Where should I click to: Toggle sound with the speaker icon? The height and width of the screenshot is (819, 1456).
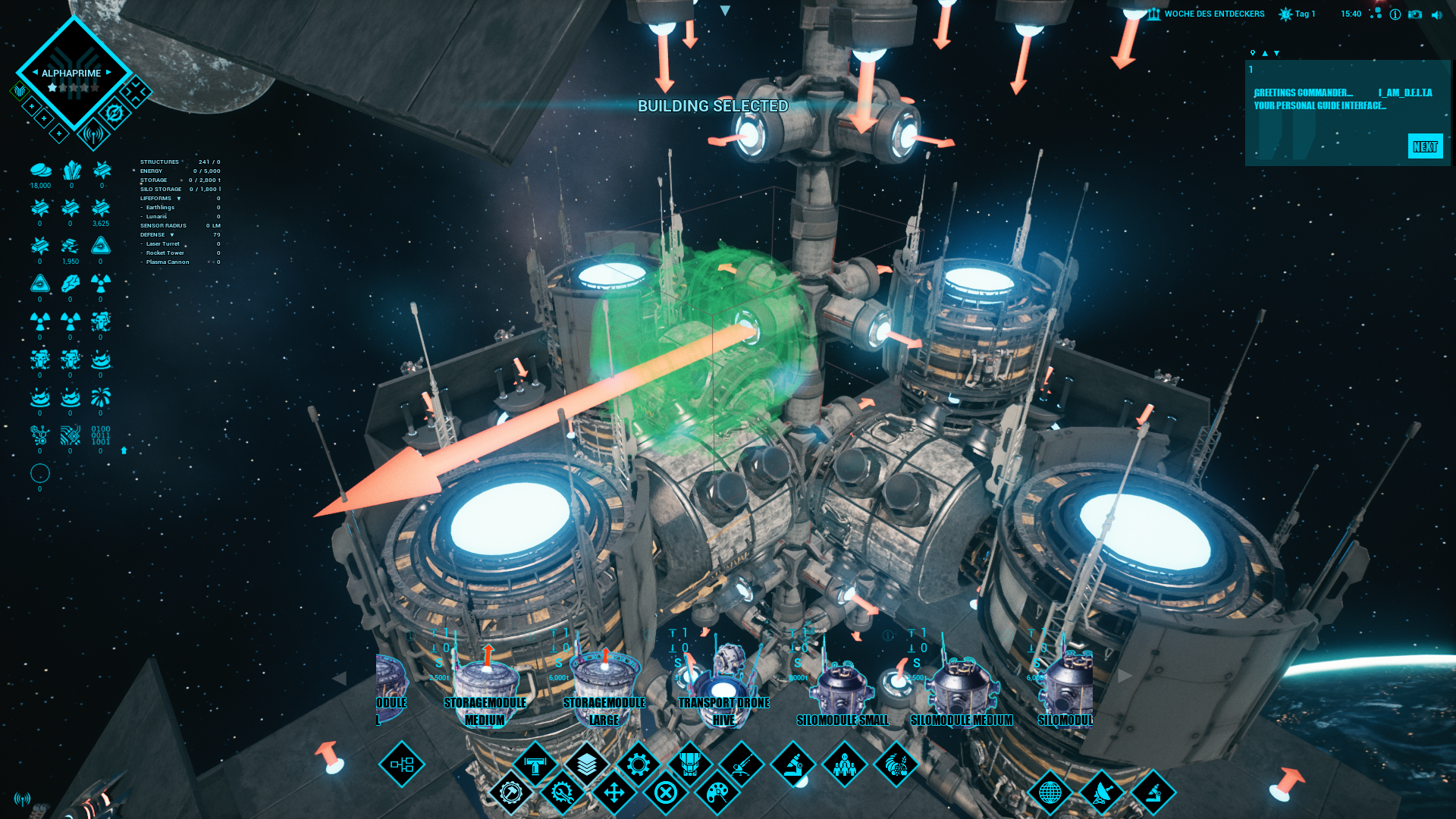1436,14
